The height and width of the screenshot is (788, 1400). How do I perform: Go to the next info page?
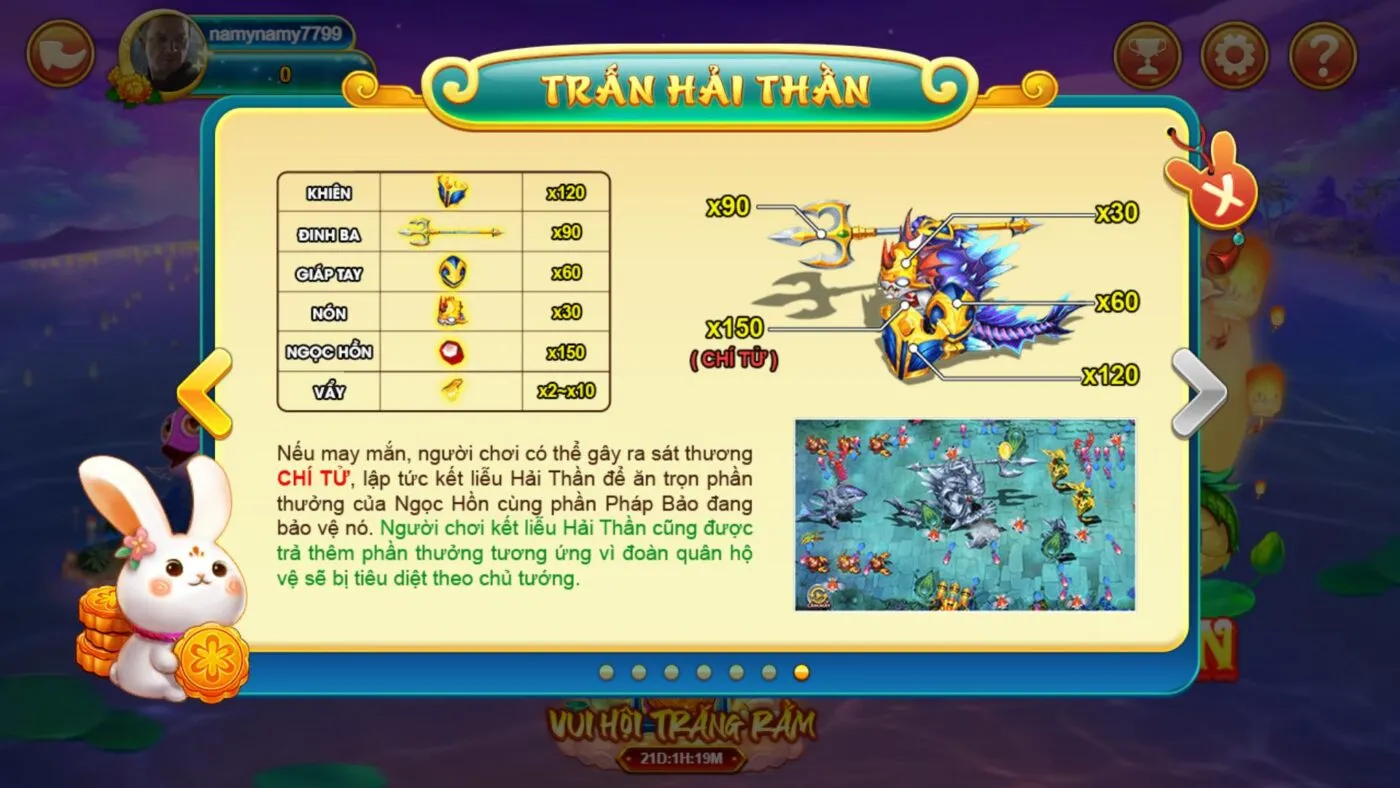pyautogui.click(x=1197, y=393)
